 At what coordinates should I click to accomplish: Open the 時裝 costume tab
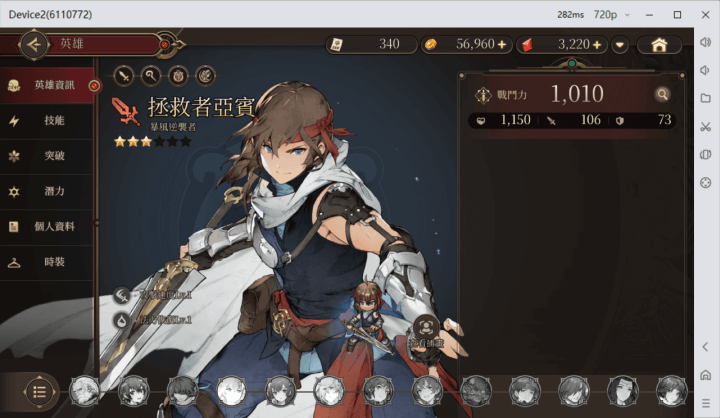[54, 262]
